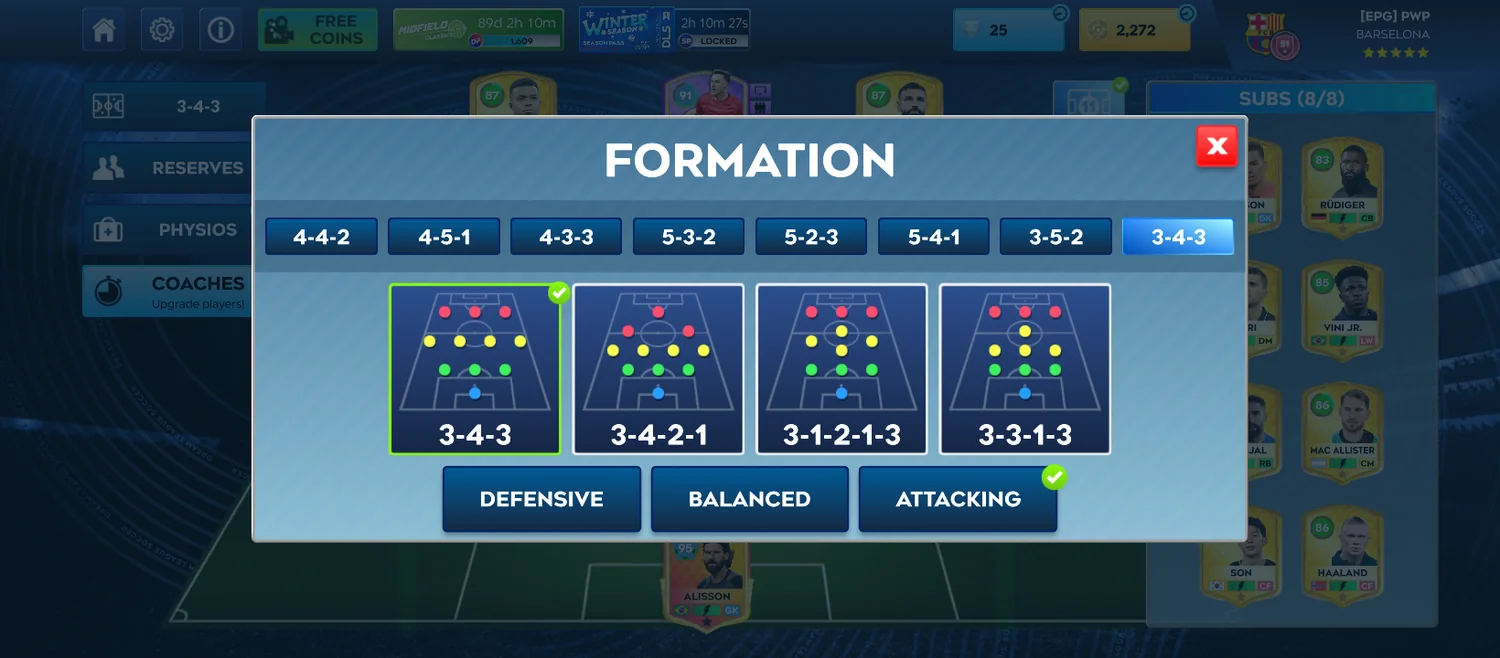The height and width of the screenshot is (658, 1500).
Task: Choose the 3-3-1-3 formation layout
Action: point(1025,369)
